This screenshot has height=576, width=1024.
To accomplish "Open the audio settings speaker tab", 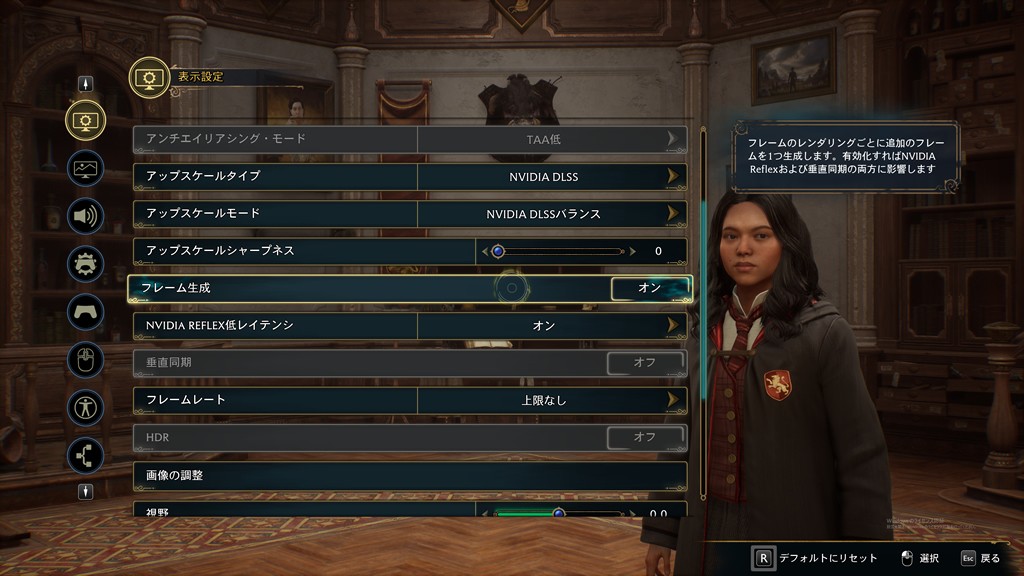I will 86,215.
